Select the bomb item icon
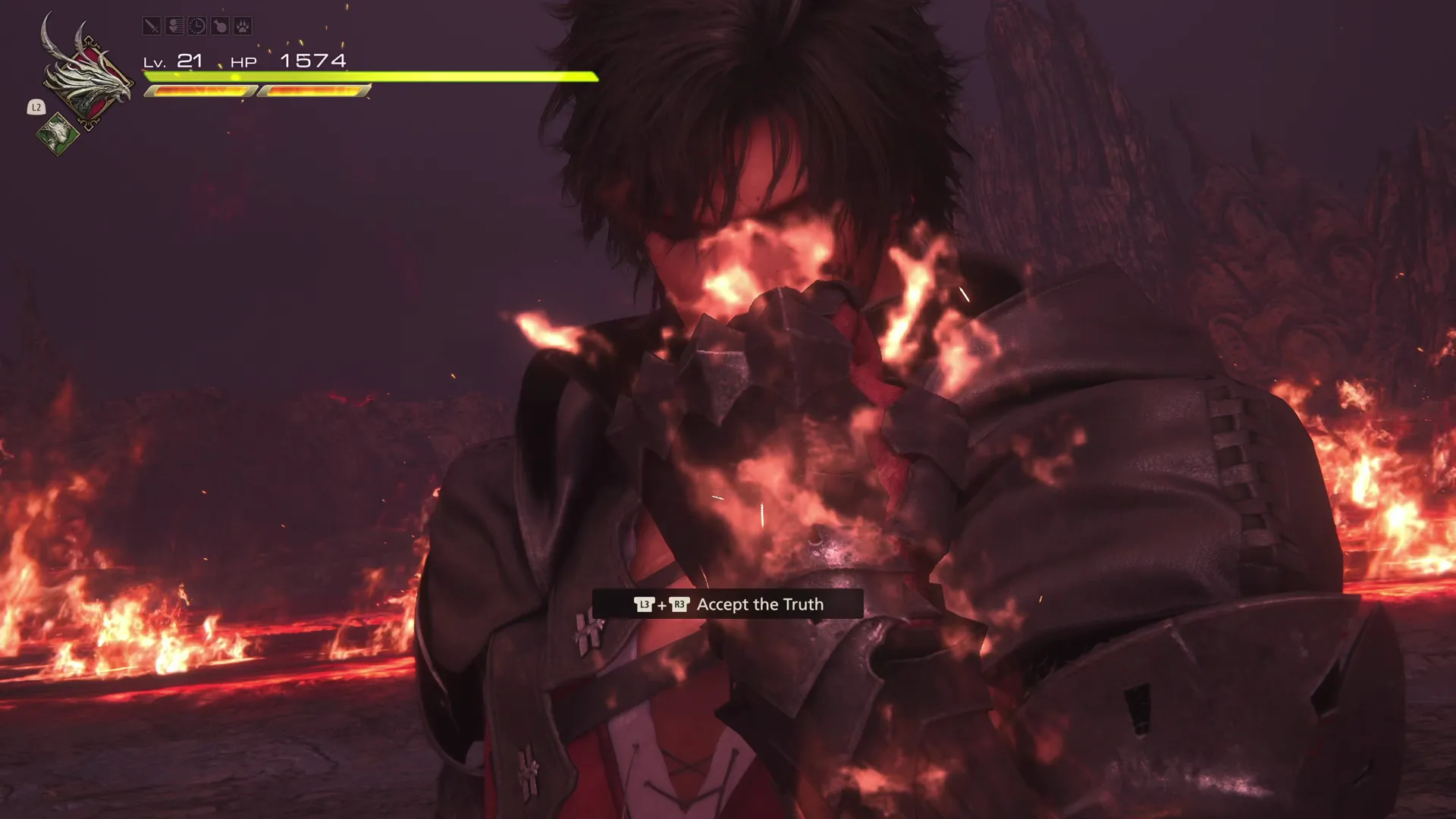This screenshot has width=1456, height=819. coord(220,26)
